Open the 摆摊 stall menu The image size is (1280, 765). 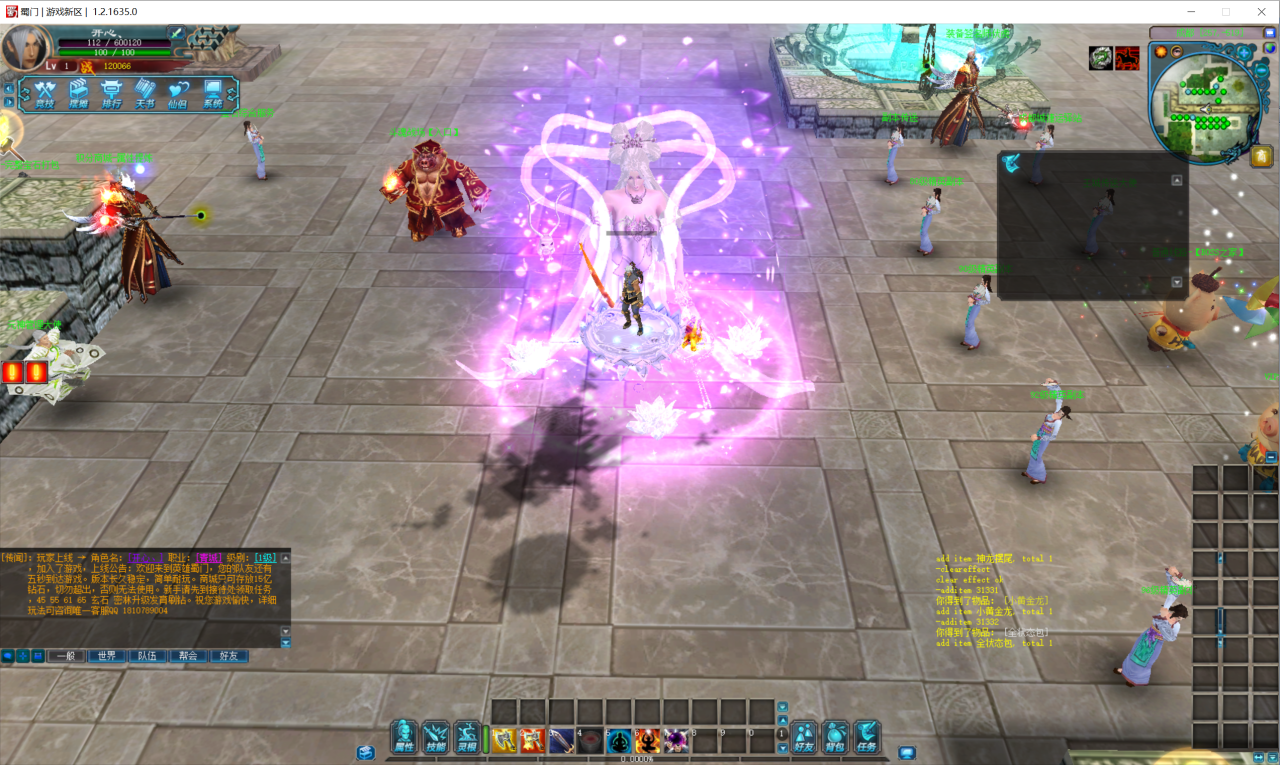coord(79,94)
